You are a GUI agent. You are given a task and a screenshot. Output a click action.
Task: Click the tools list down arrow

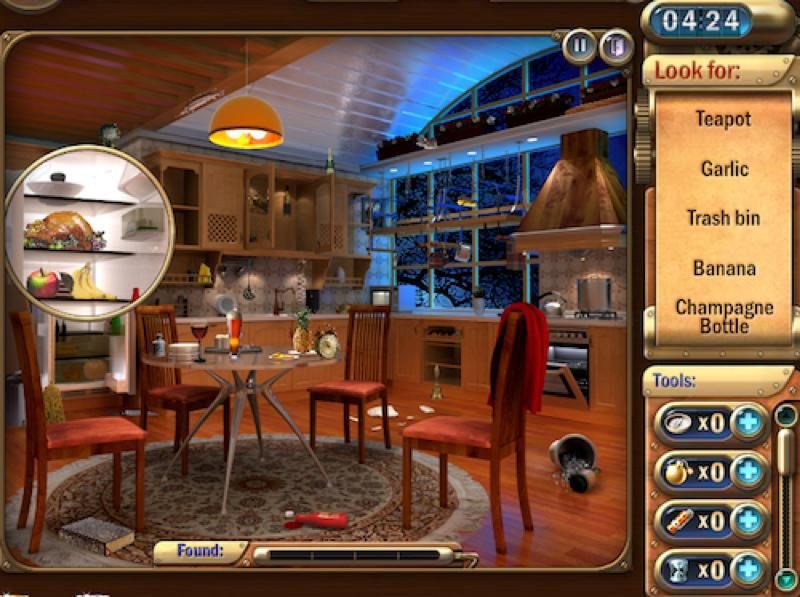point(786,579)
